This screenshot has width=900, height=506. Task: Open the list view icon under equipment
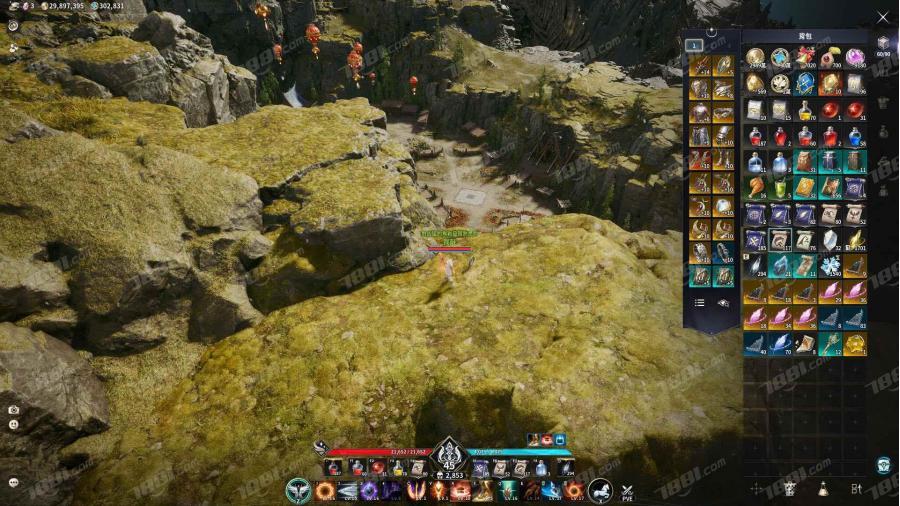(x=699, y=302)
